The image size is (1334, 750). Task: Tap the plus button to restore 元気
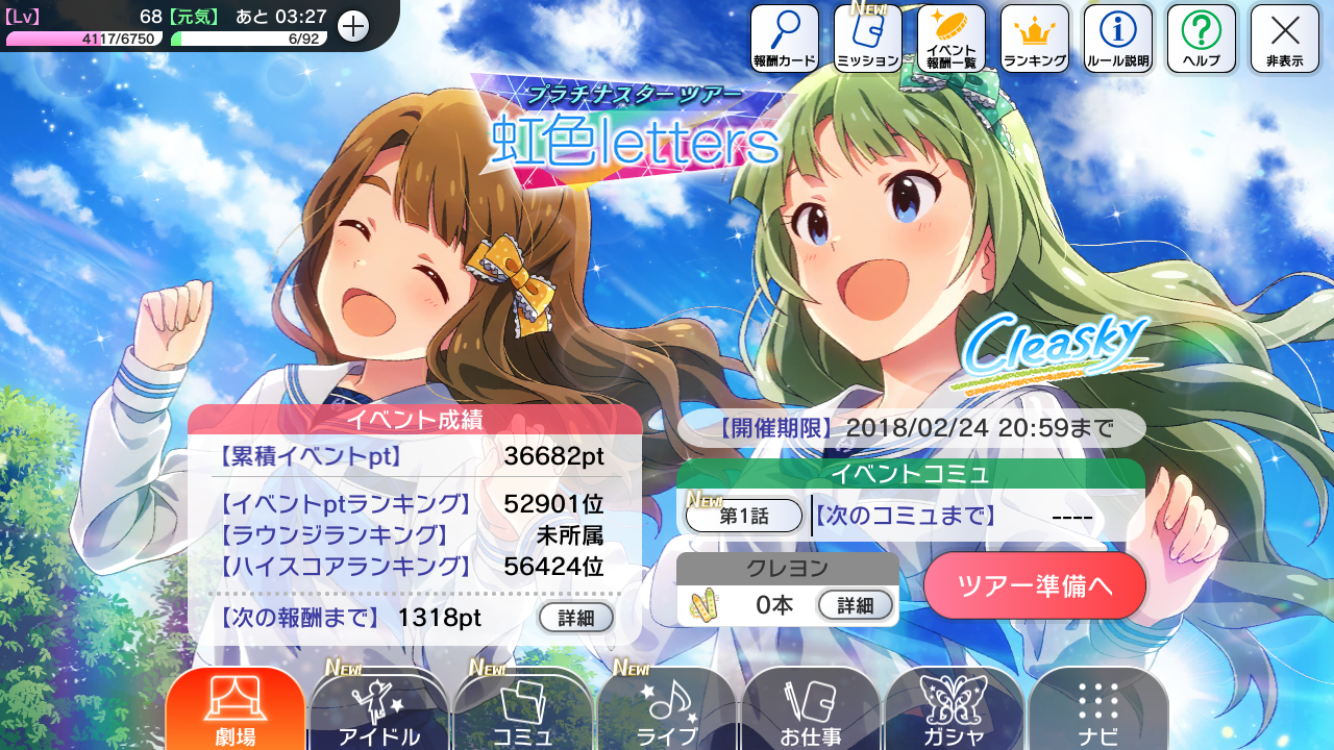click(353, 26)
